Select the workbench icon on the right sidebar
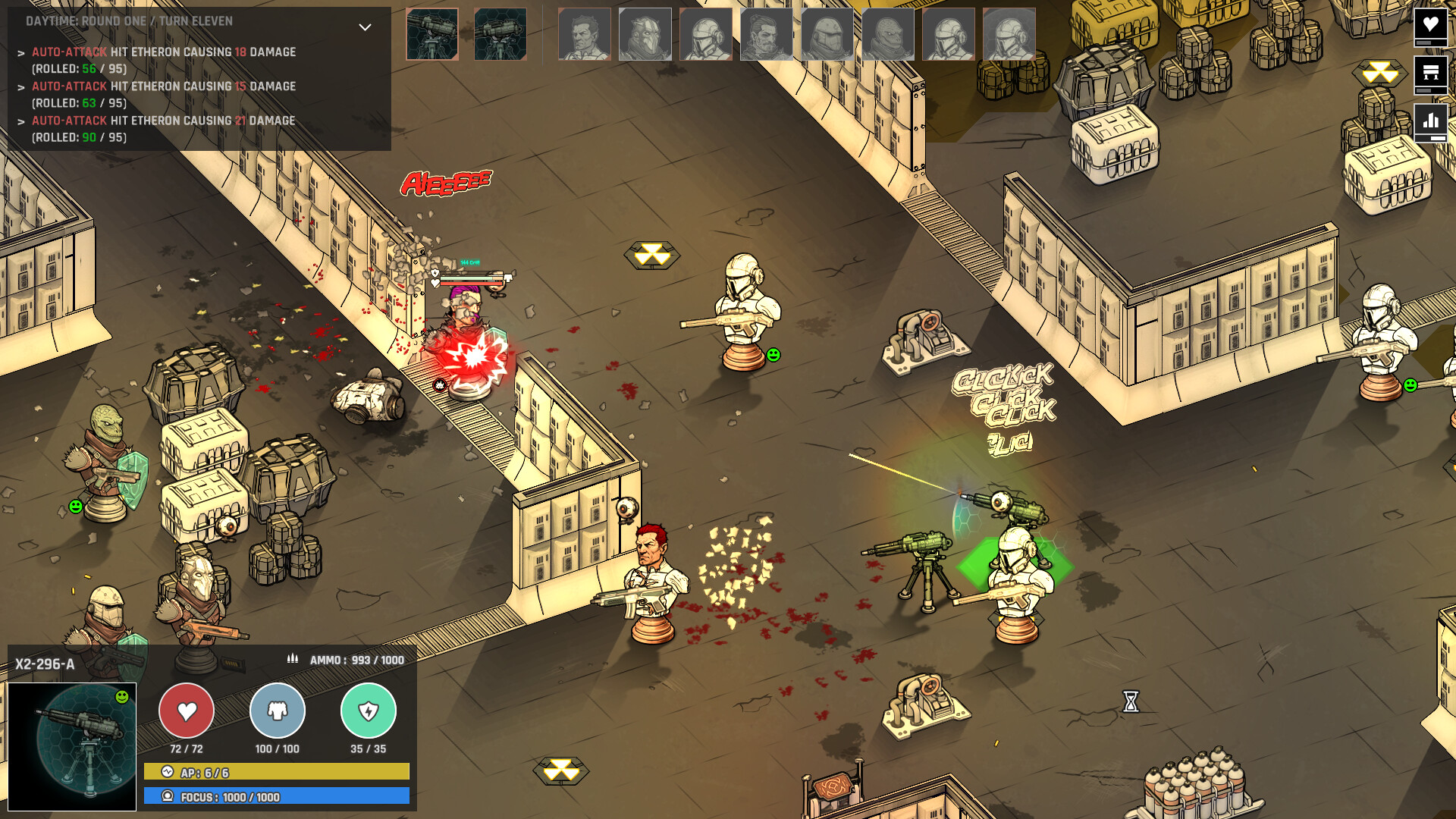Image resolution: width=1456 pixels, height=819 pixels. pos(1430,73)
